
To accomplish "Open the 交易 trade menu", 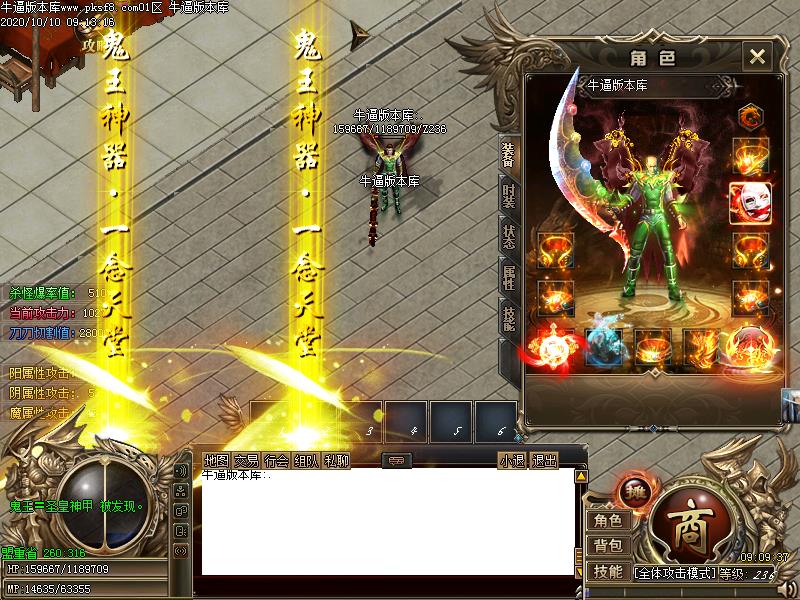I will (247, 461).
